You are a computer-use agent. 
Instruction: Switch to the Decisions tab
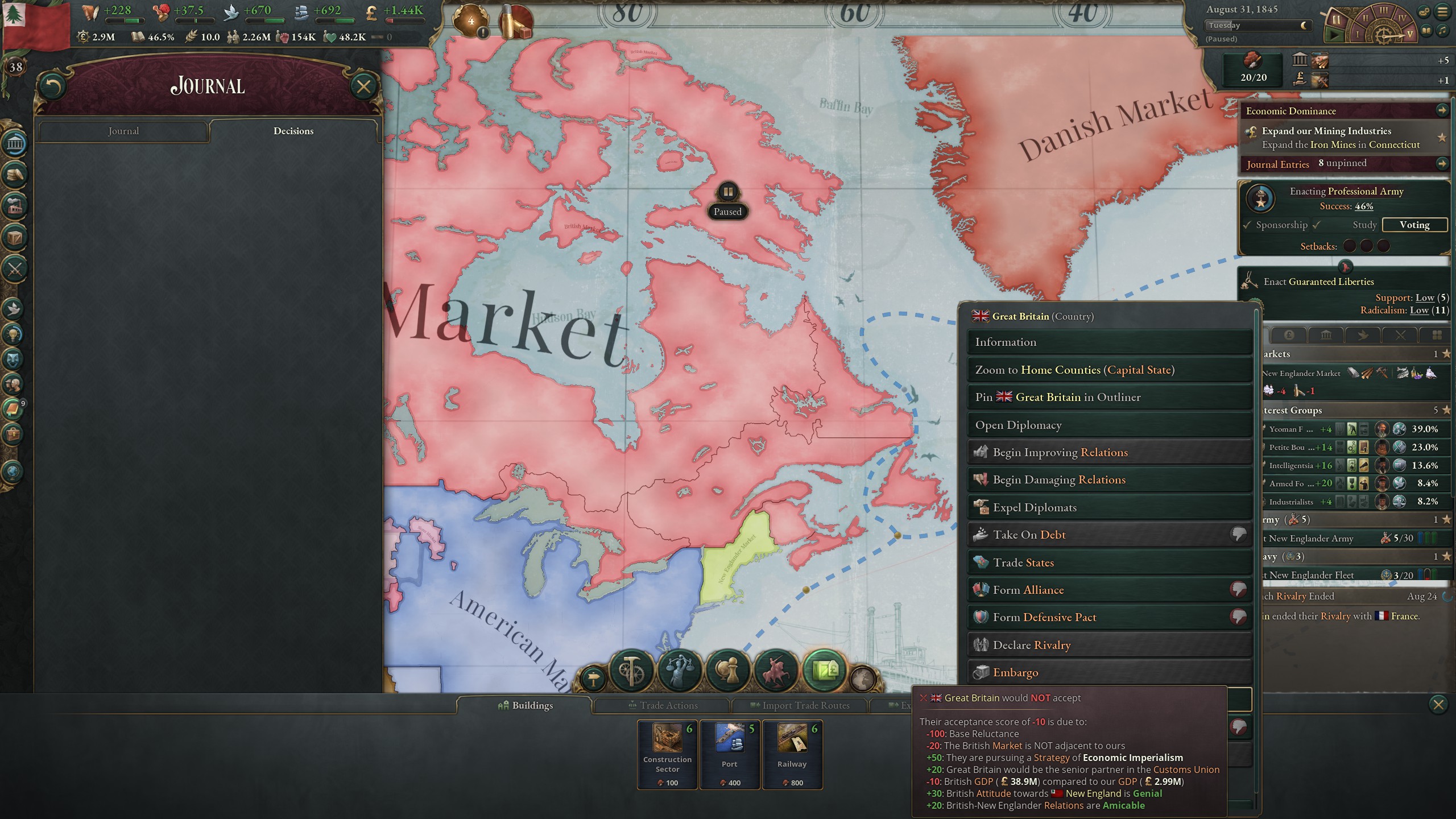[x=293, y=131]
